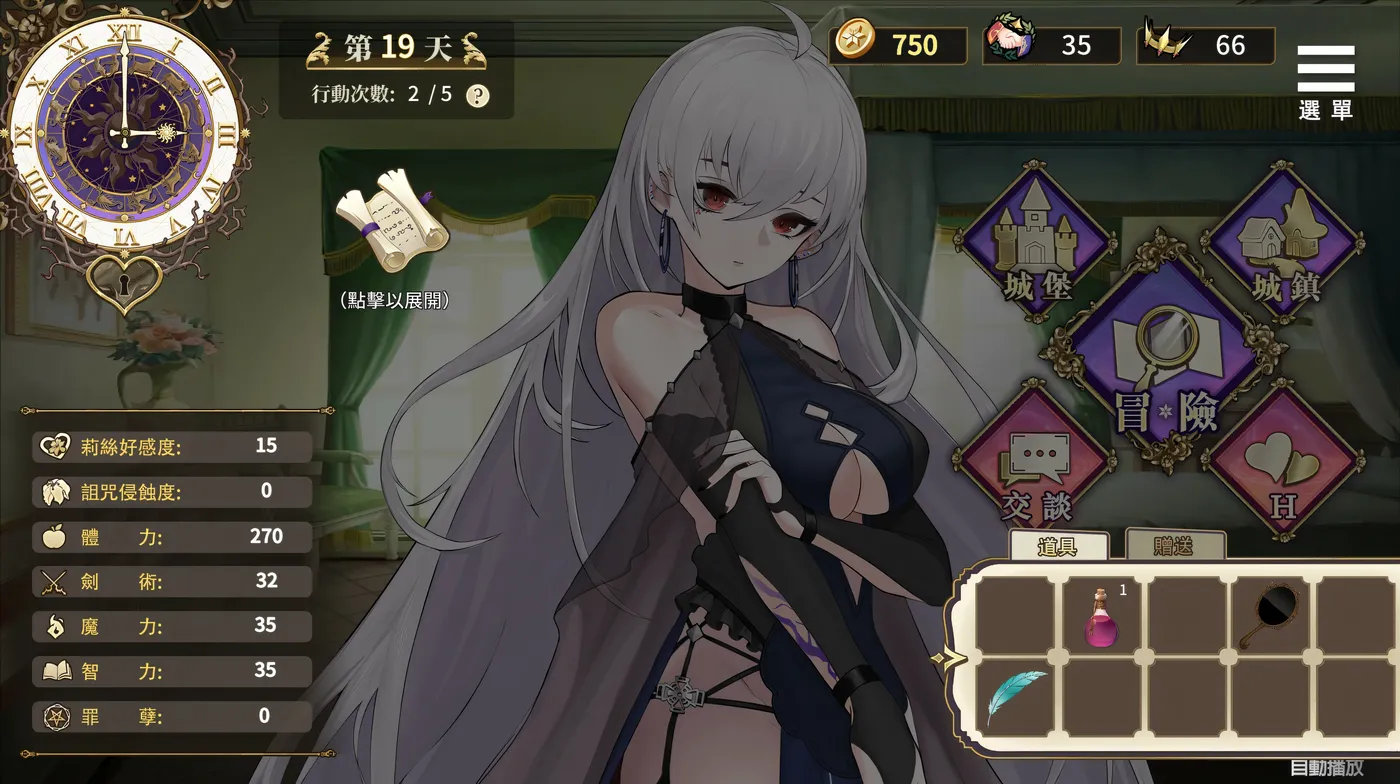Image resolution: width=1400 pixels, height=784 pixels.
Task: Select the 道具 items tab
Action: point(1056,545)
